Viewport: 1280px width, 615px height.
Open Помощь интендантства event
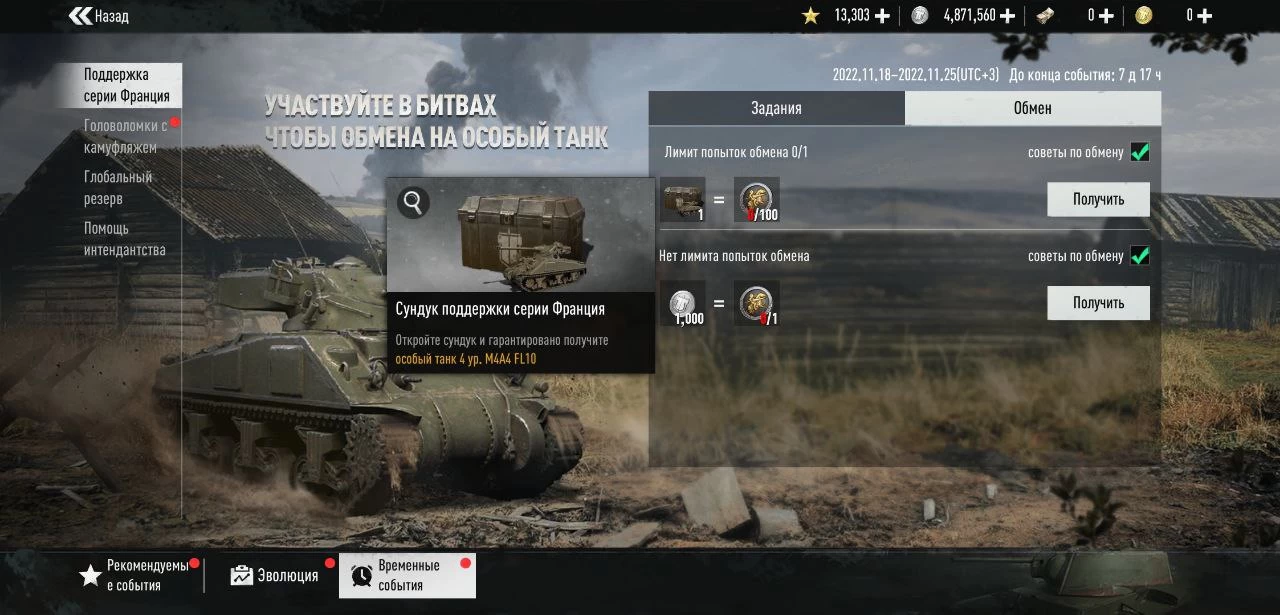124,239
